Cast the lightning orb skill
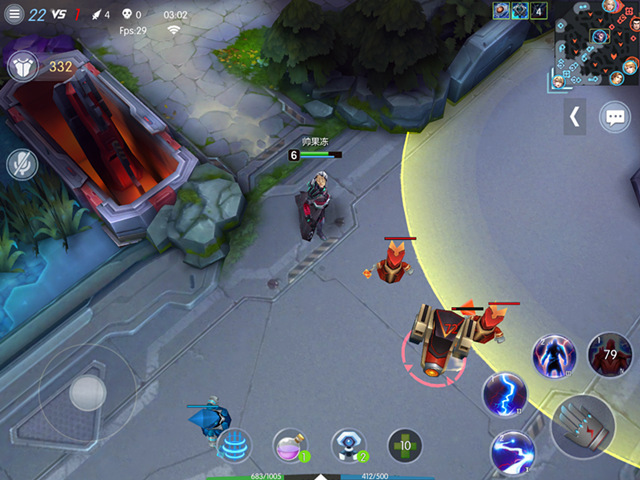 coord(505,394)
